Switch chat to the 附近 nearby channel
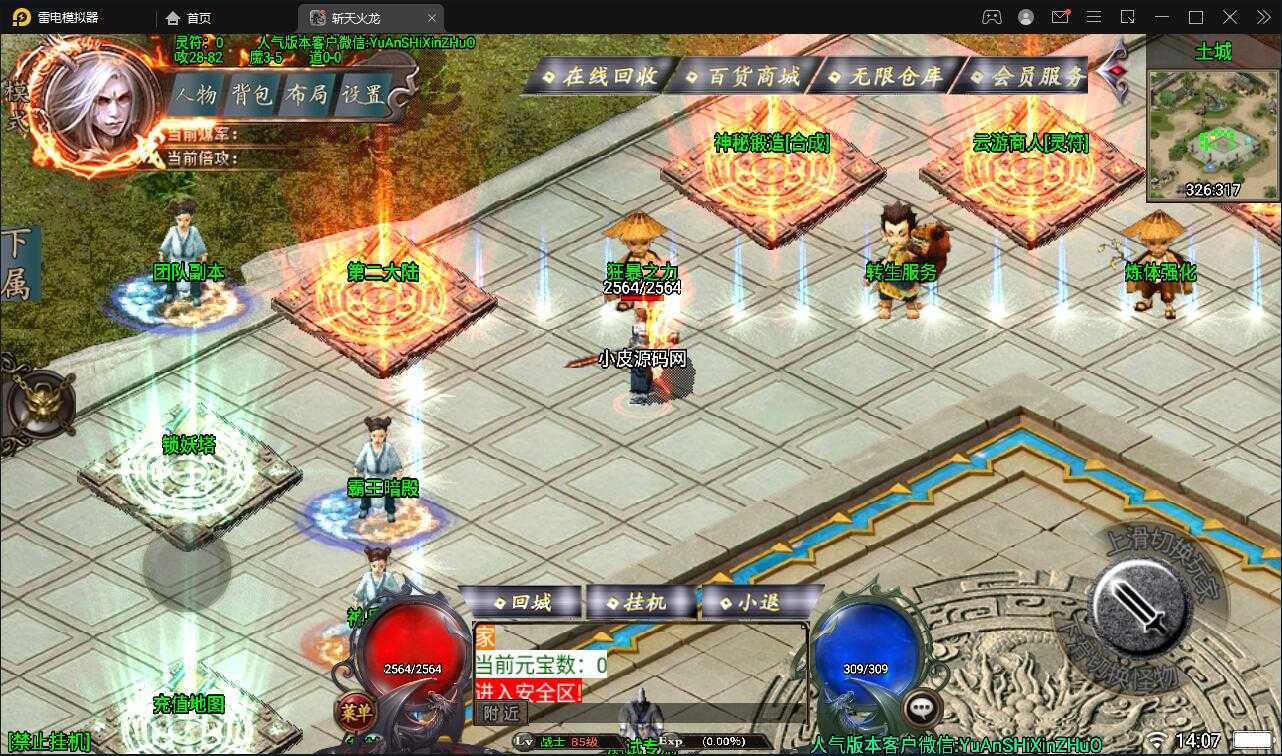The height and width of the screenshot is (756, 1282). tap(501, 713)
